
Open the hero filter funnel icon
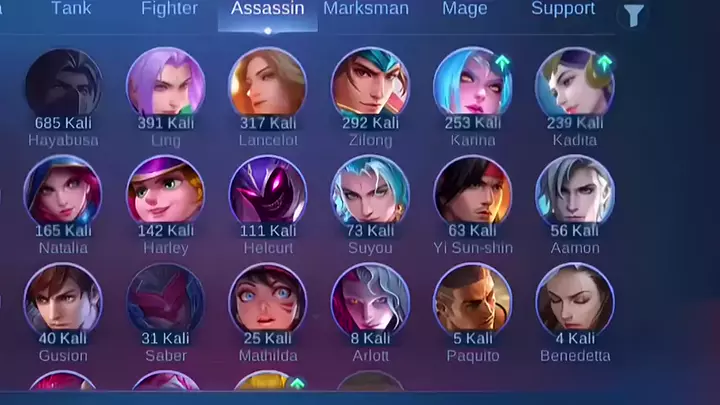click(634, 15)
